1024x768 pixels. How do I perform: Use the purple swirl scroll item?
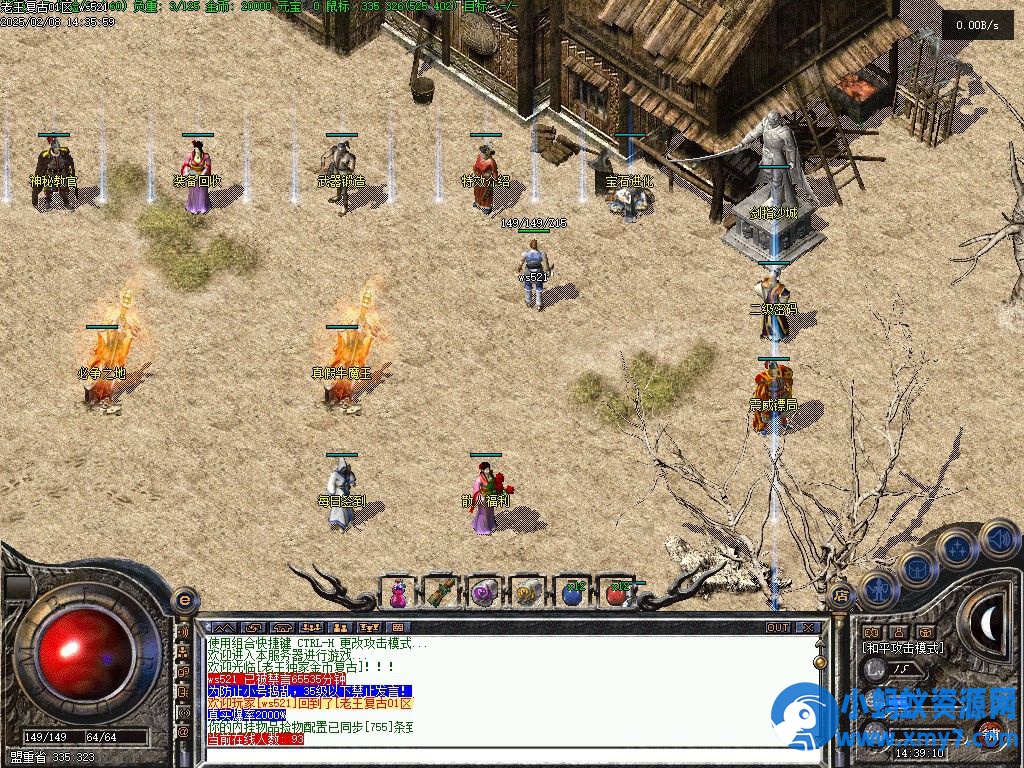(485, 592)
